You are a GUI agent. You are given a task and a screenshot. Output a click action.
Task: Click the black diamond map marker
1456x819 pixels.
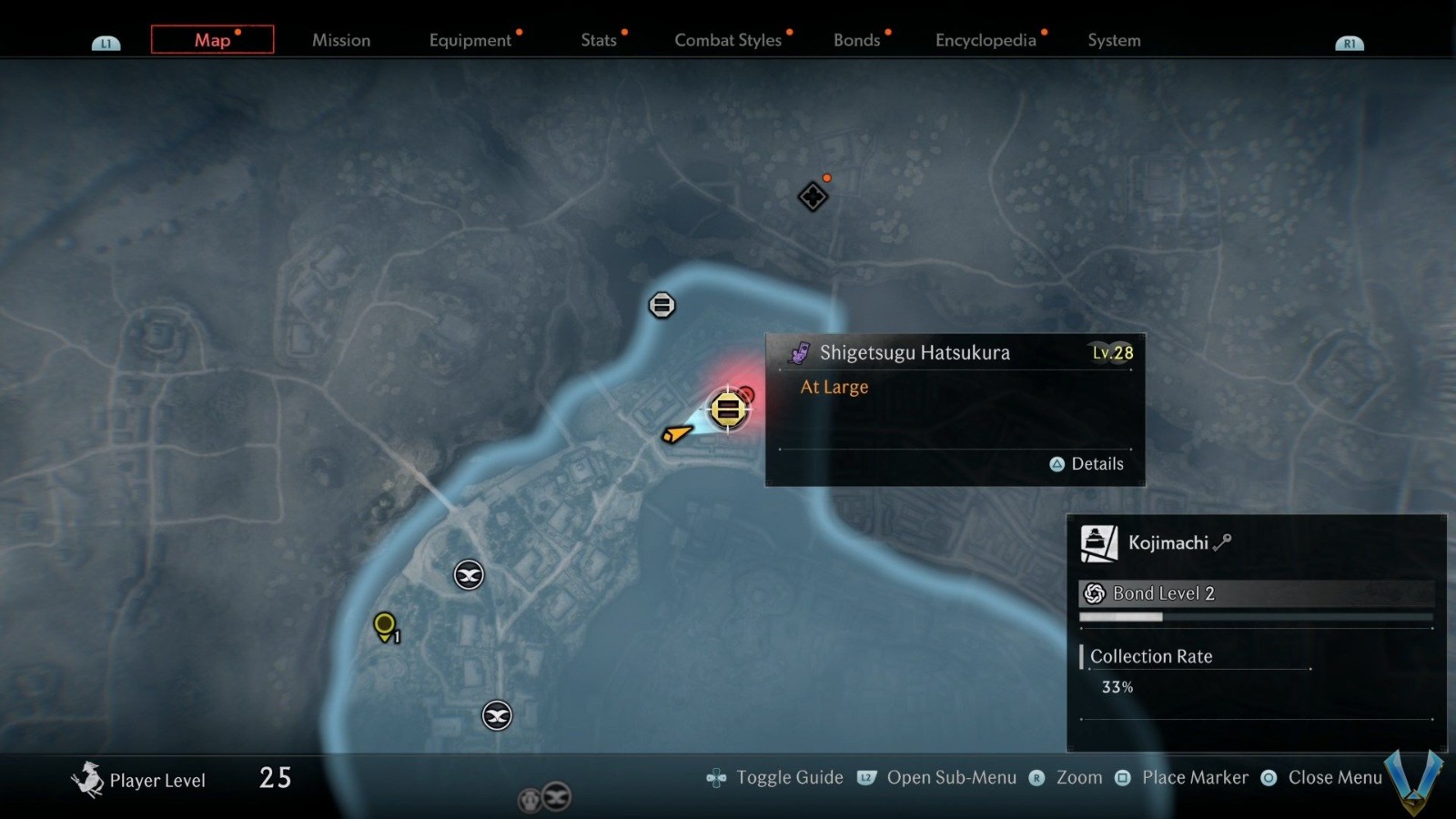pos(813,197)
